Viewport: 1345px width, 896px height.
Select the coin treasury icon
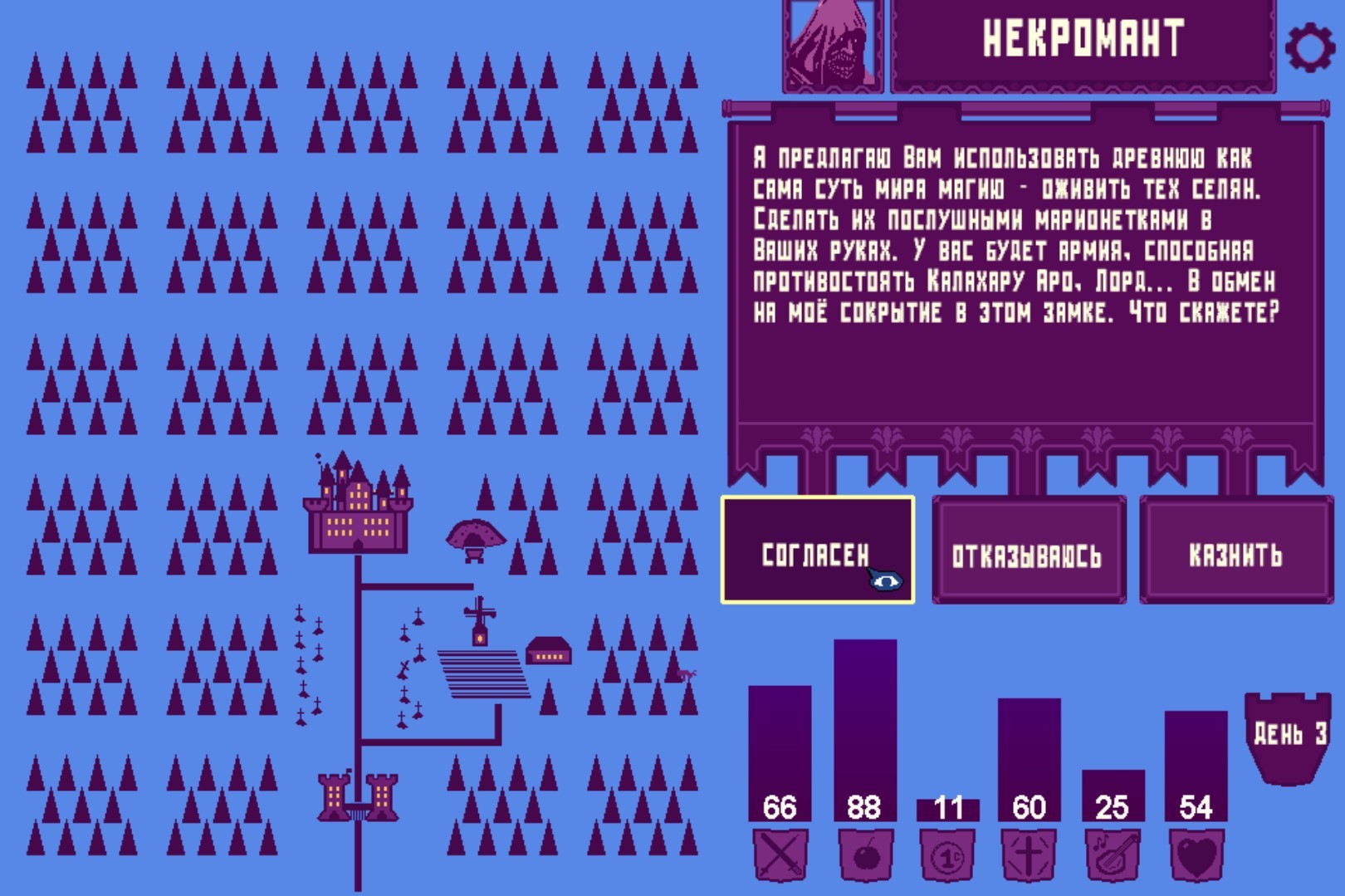(949, 857)
